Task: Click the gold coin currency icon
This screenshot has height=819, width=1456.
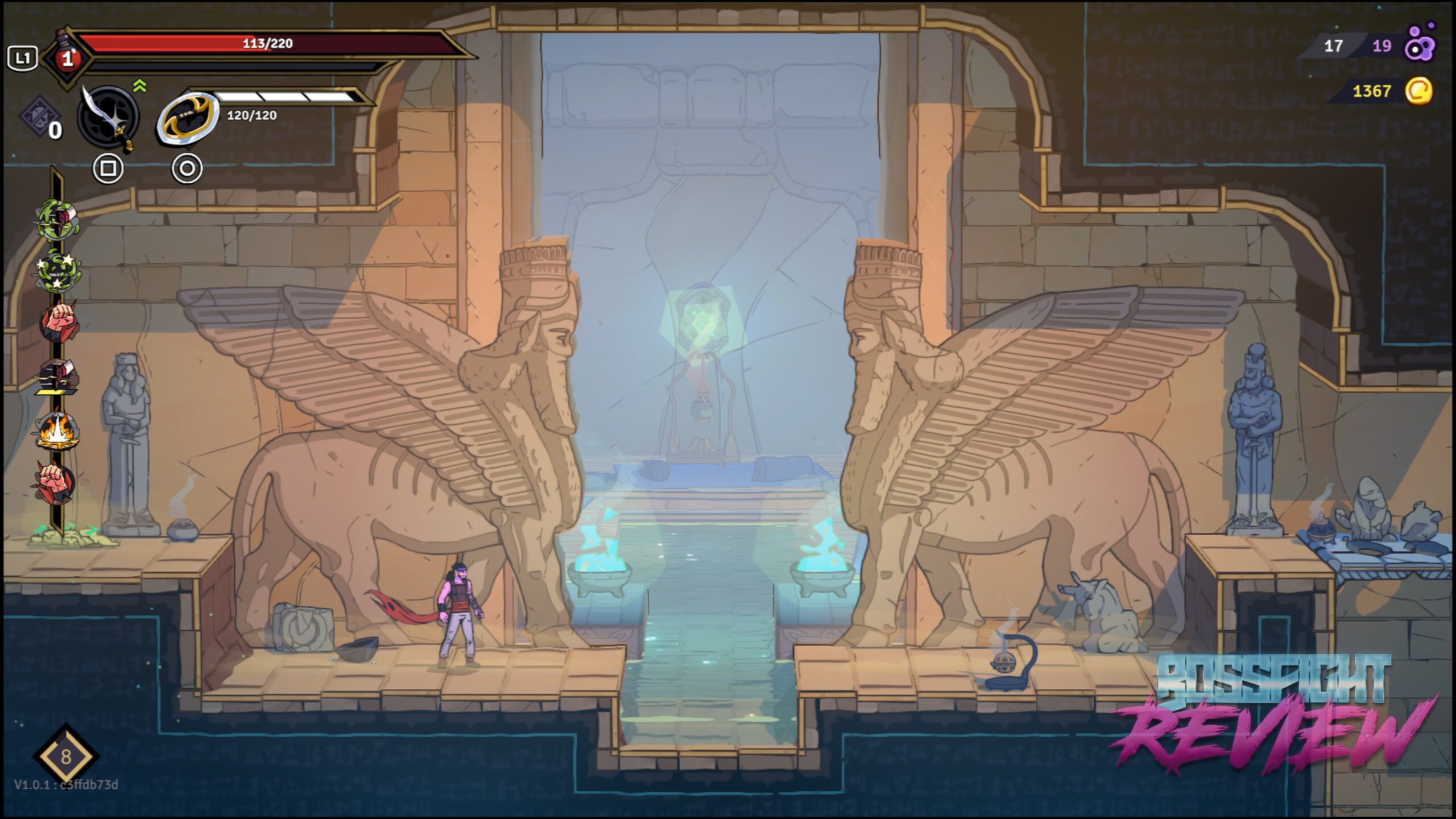Action: pyautogui.click(x=1418, y=91)
